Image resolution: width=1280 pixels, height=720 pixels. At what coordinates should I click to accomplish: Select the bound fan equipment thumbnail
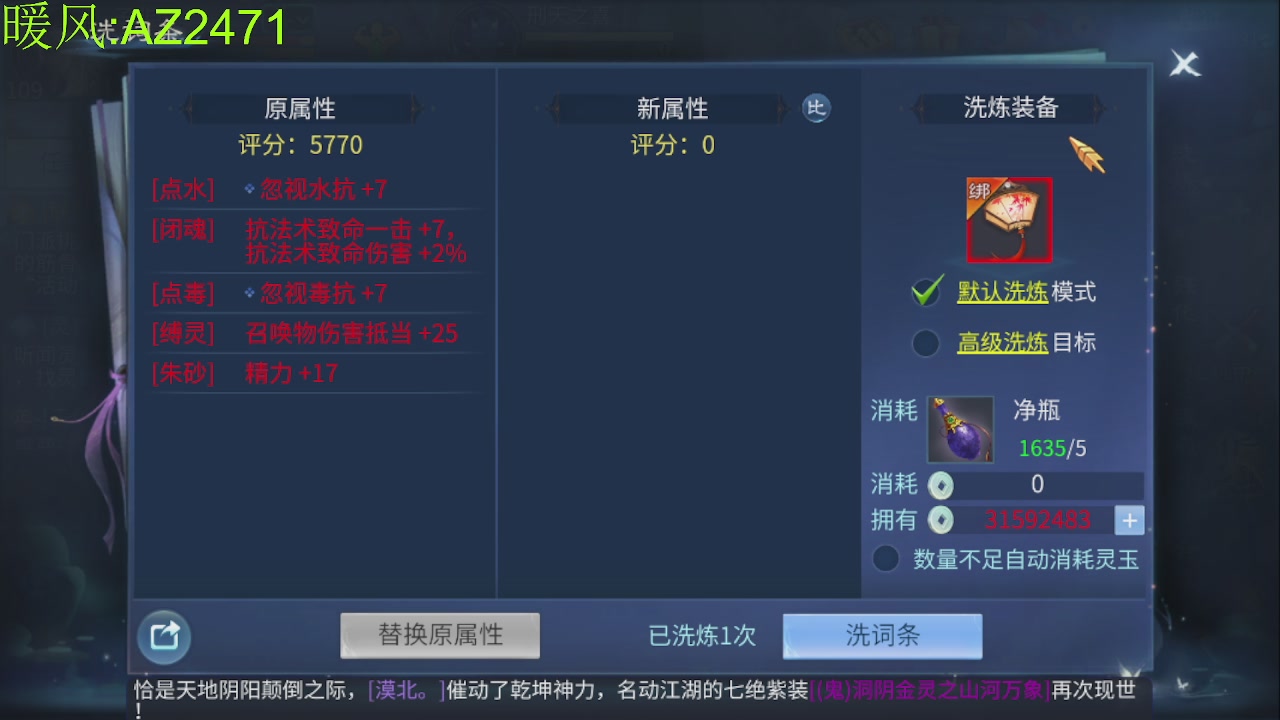[x=1008, y=219]
